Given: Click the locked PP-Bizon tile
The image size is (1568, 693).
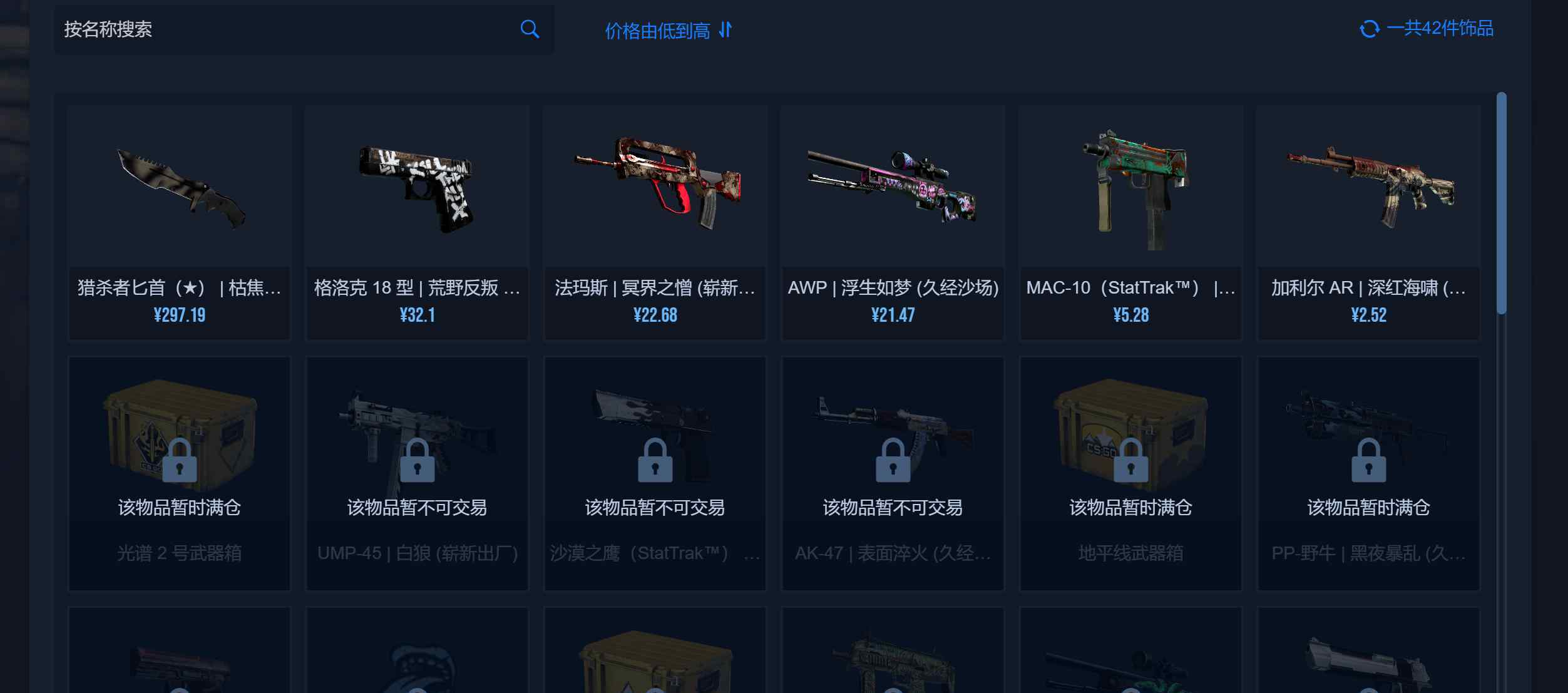Looking at the screenshot, I should [x=1368, y=473].
